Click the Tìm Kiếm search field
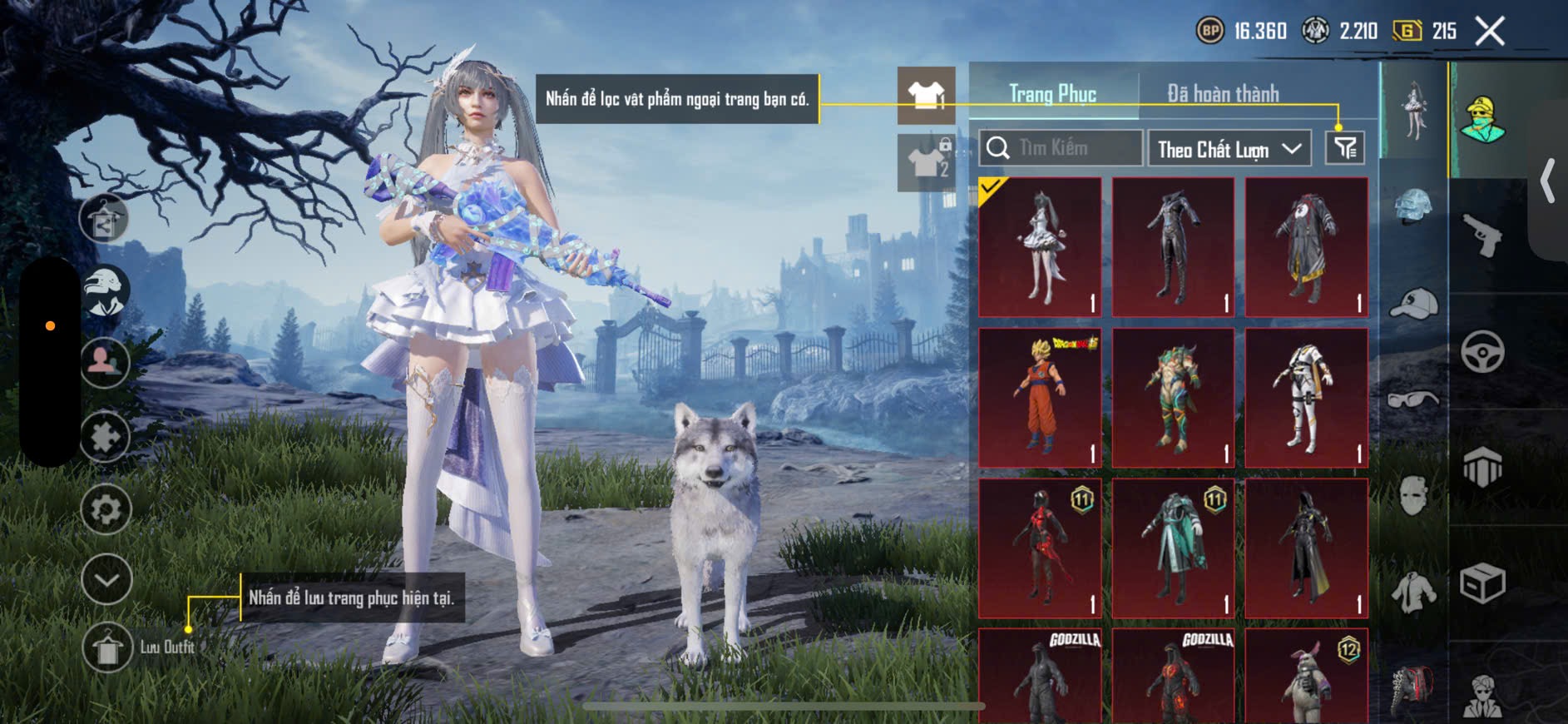The height and width of the screenshot is (724, 1568). tap(1061, 148)
